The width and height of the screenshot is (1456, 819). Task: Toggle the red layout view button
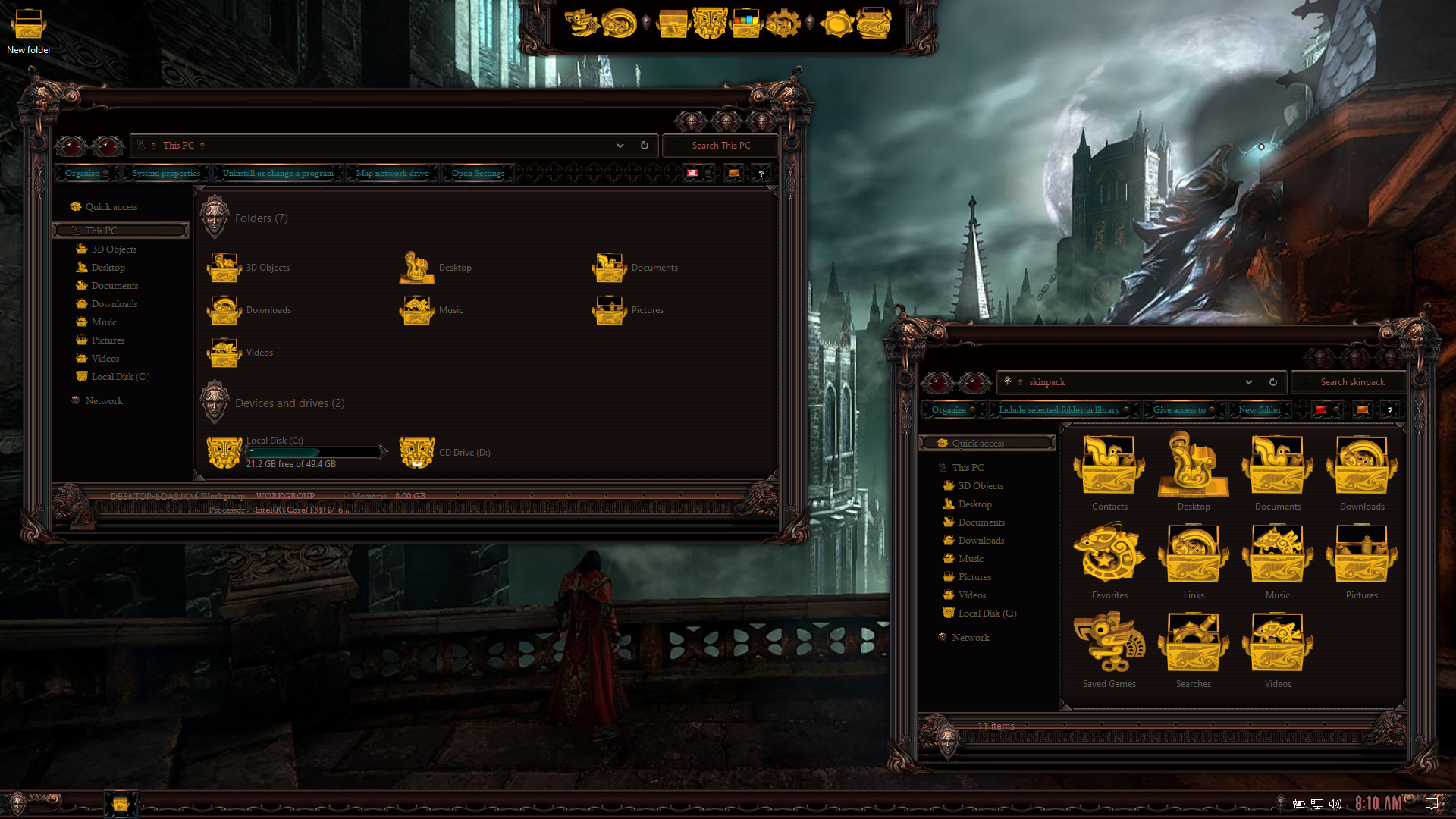point(692,173)
